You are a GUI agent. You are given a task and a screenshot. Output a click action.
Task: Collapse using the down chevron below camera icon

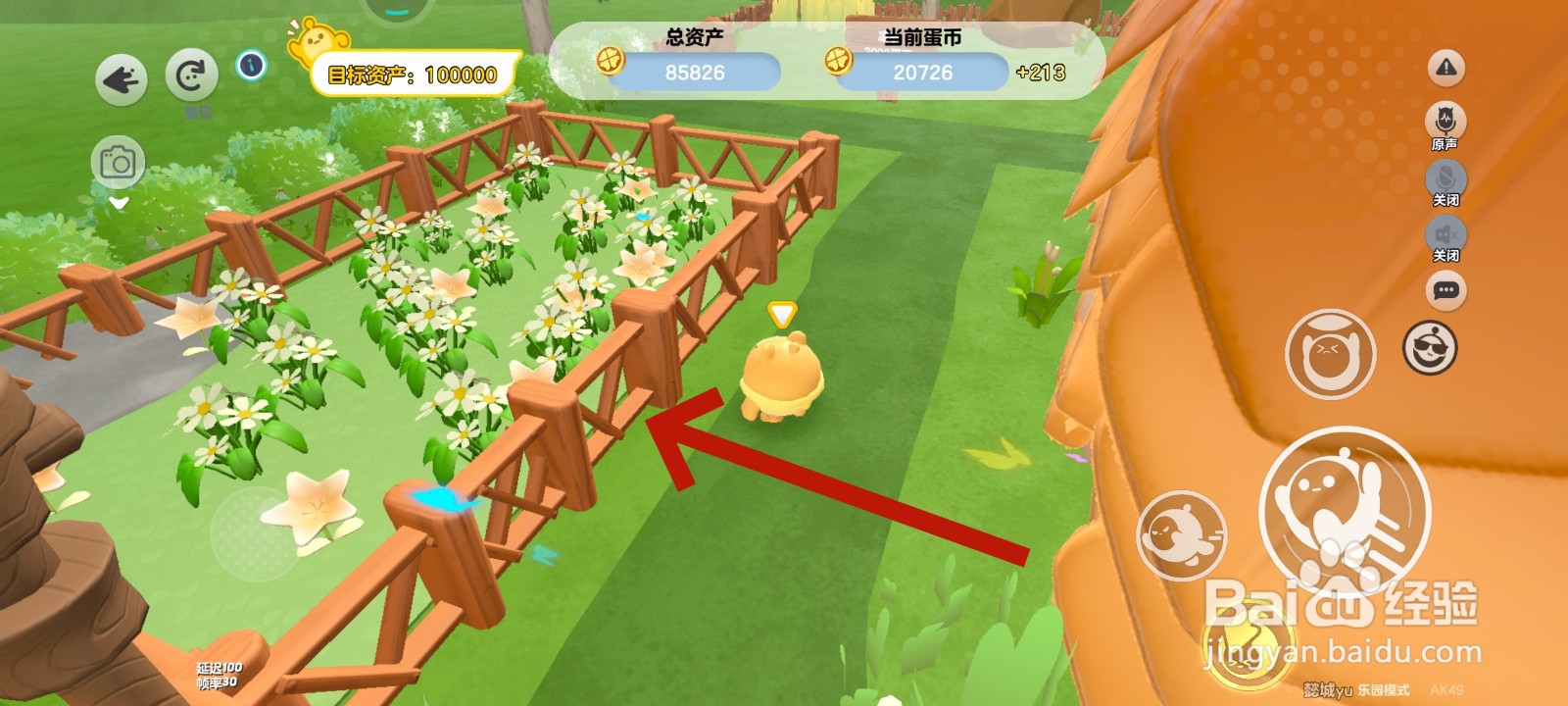pos(118,204)
